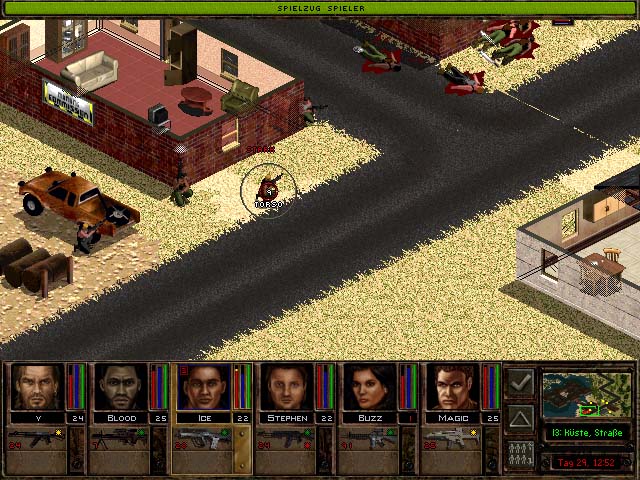Select Magic's portrait
The height and width of the screenshot is (480, 640).
(456, 386)
